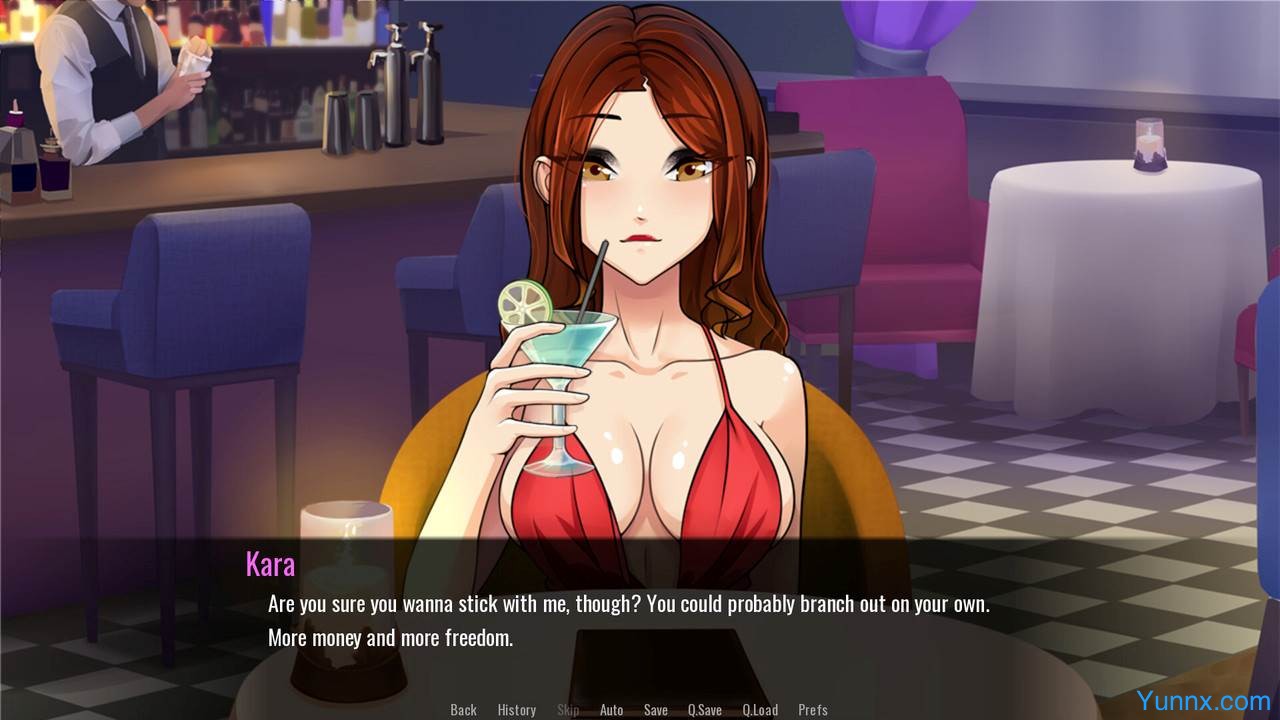Click the greyed-out Skip button
This screenshot has width=1280, height=720.
coord(568,710)
